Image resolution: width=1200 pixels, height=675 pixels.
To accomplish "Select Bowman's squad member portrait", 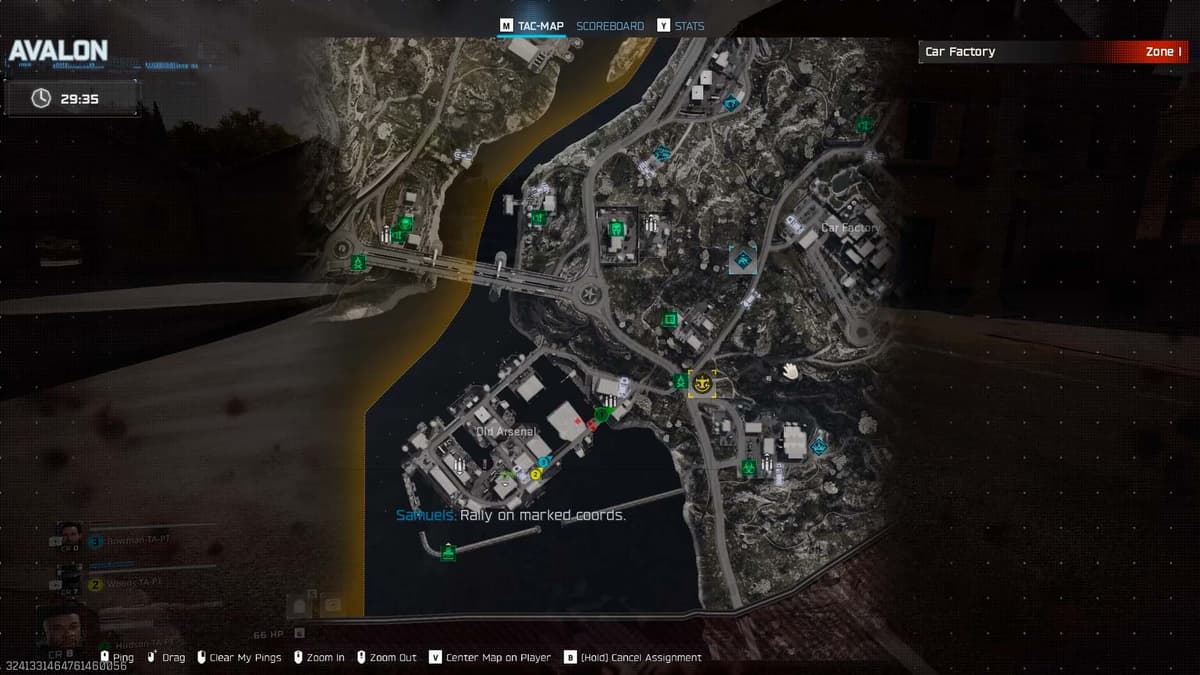I will pyautogui.click(x=69, y=532).
